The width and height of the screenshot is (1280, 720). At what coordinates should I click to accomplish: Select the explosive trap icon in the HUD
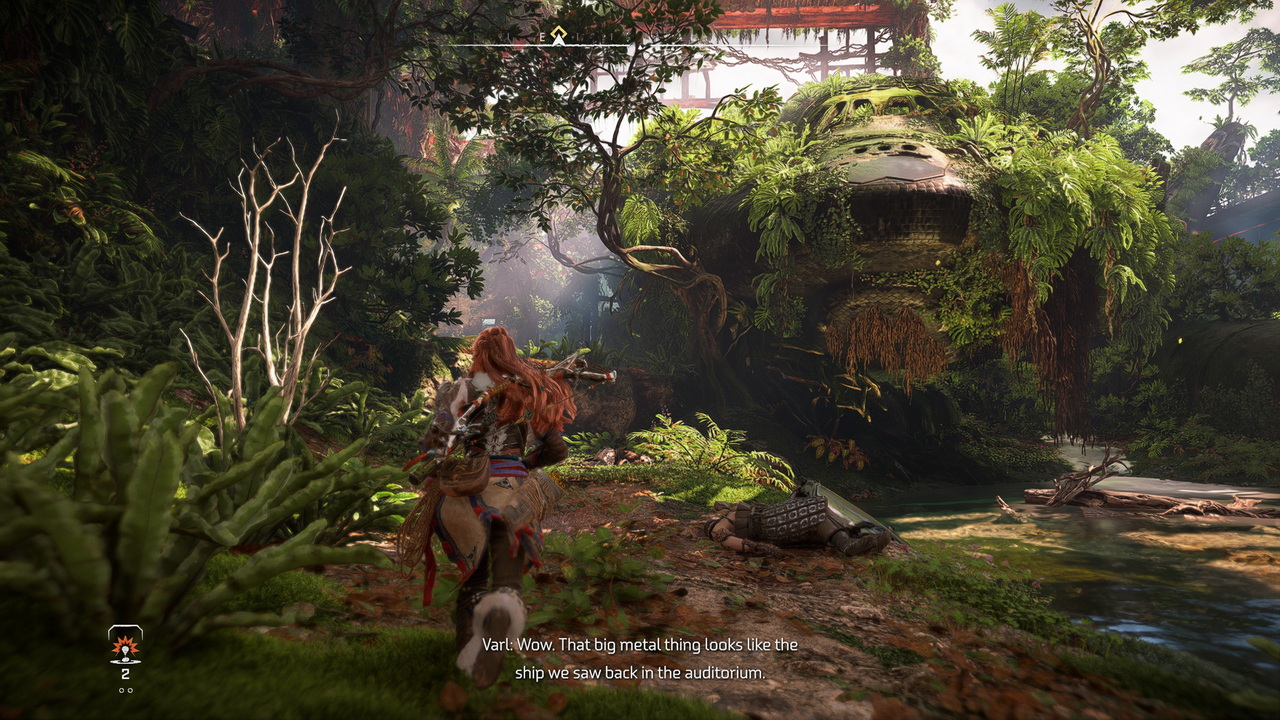124,650
